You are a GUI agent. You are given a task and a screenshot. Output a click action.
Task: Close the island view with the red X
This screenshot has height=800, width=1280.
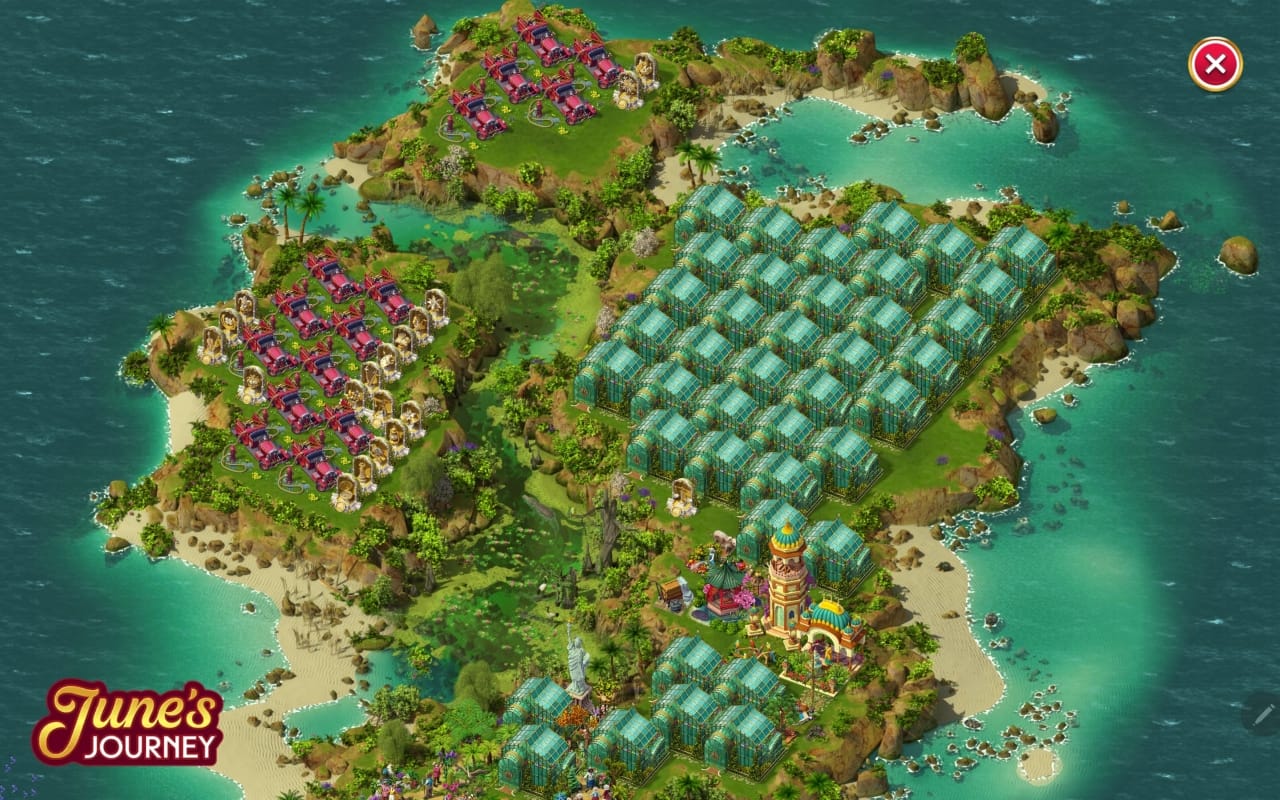tap(1215, 65)
